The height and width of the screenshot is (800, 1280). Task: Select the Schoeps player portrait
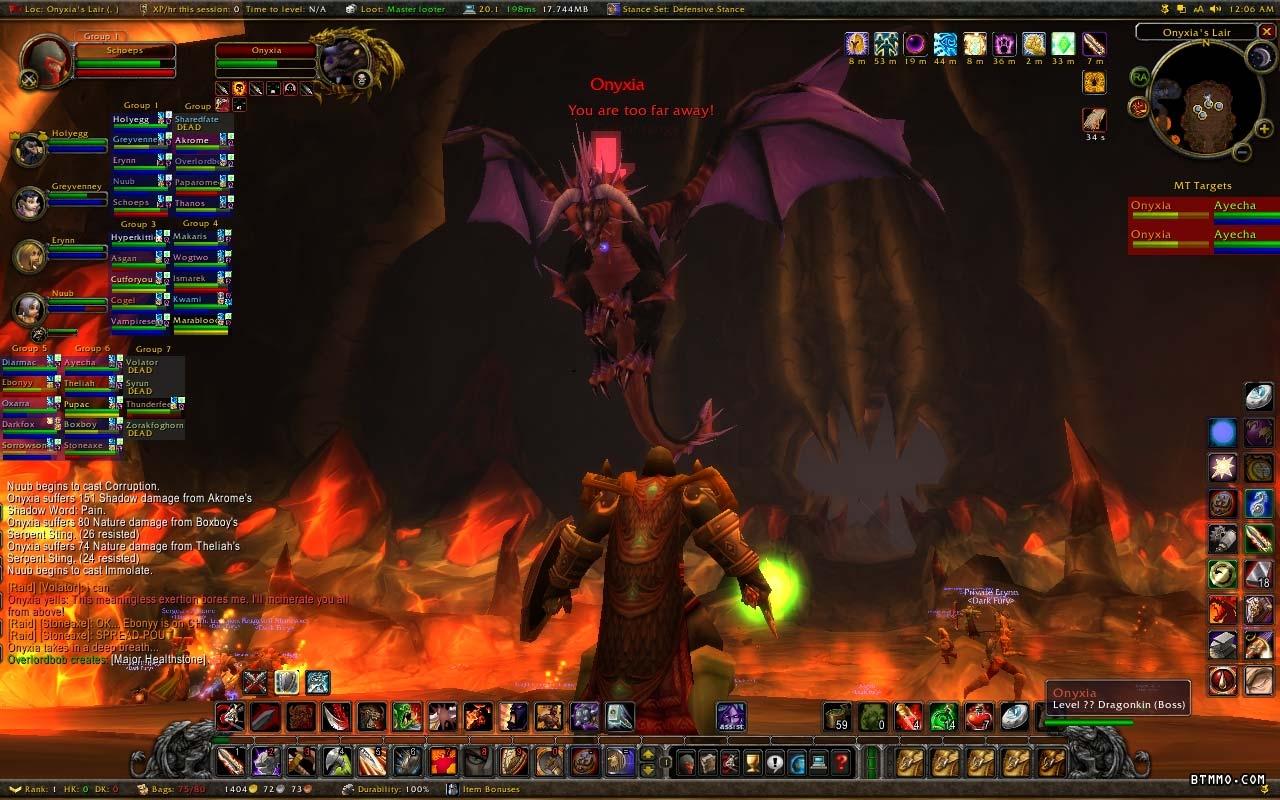(47, 61)
